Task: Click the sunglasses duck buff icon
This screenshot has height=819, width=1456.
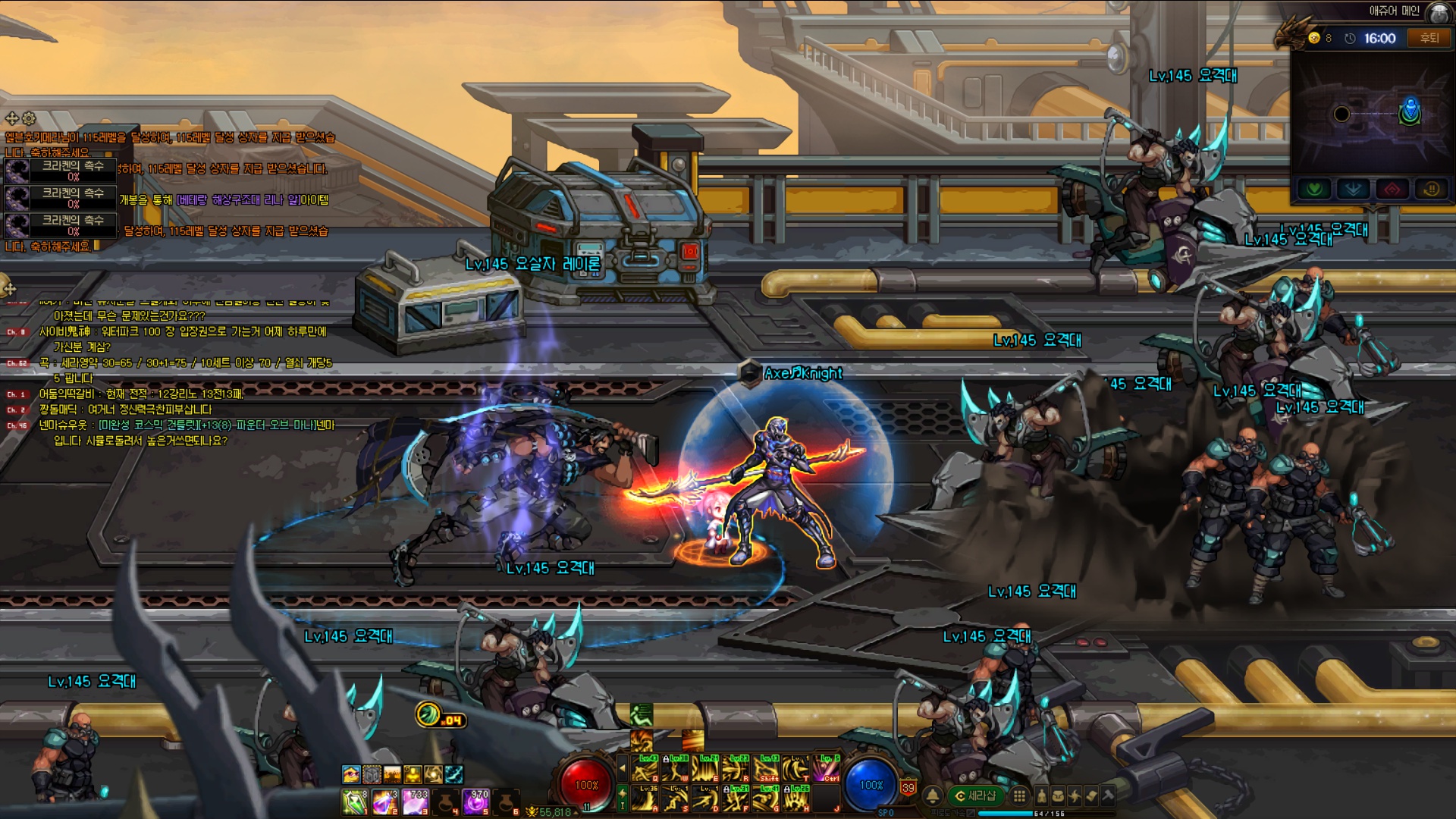Action: pyautogui.click(x=350, y=774)
